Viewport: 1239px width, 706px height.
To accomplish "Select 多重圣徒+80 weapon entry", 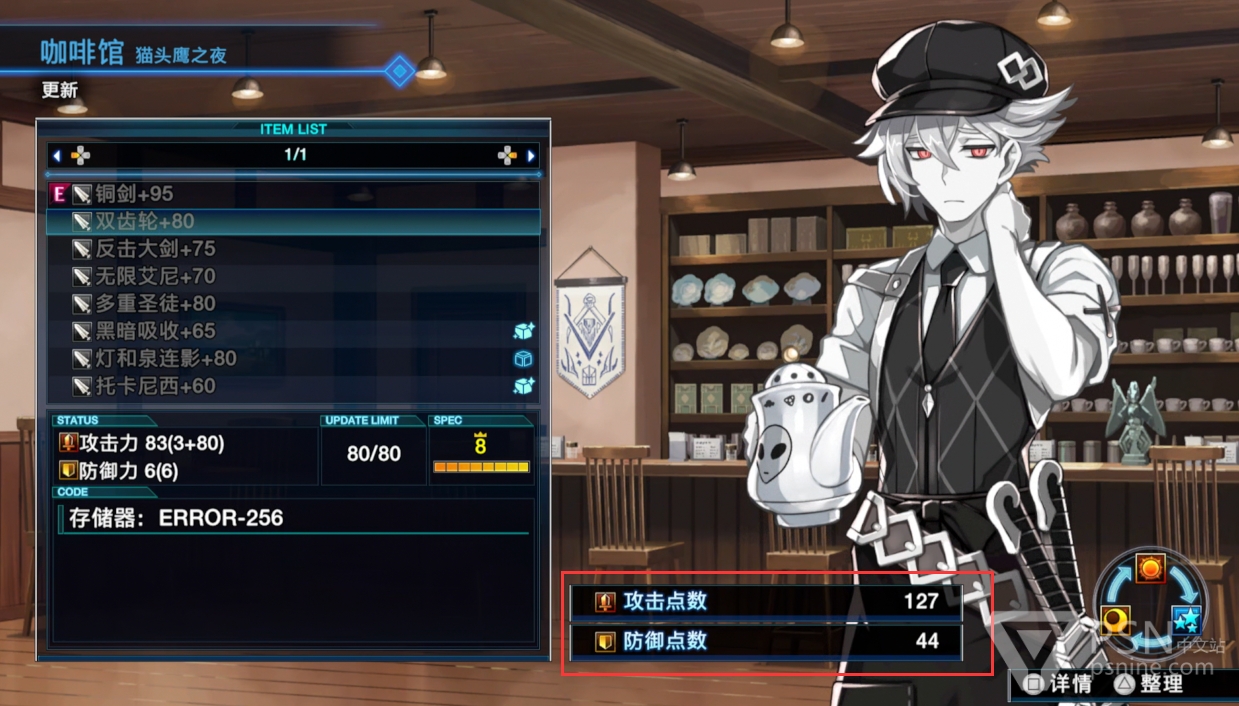I will click(155, 304).
